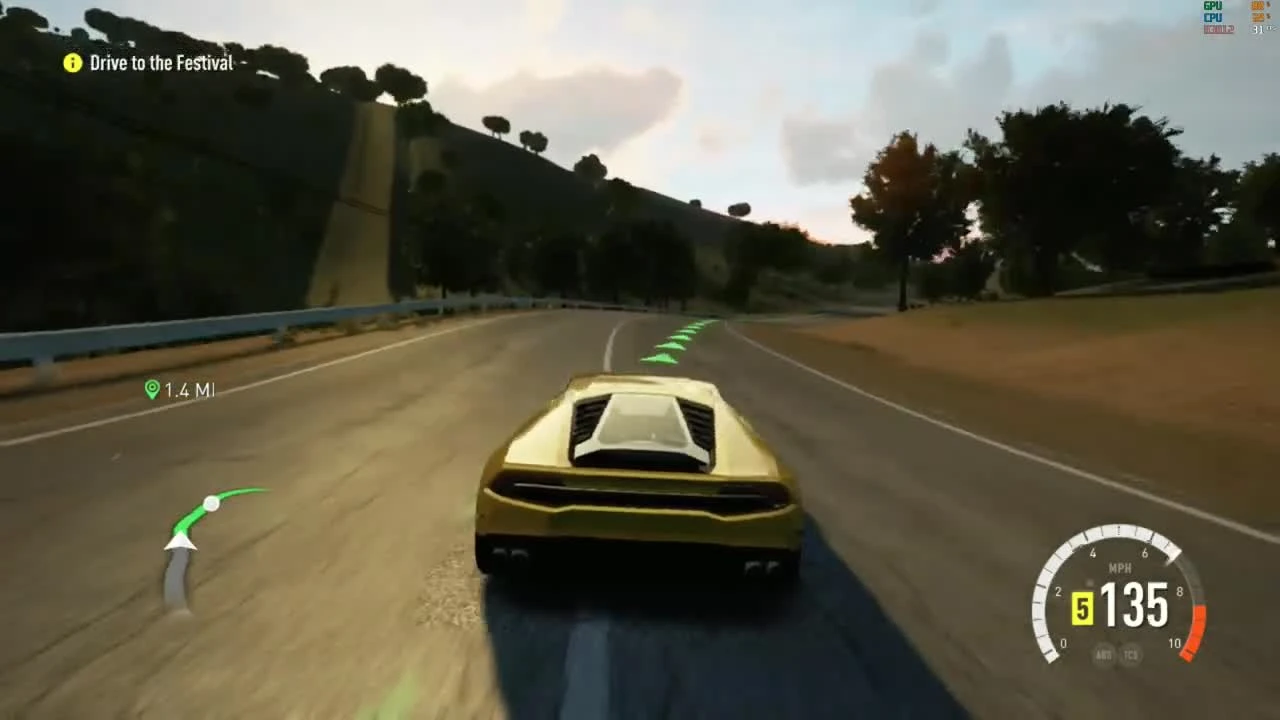Click the yellow gear 5 indicator badge
The width and height of the screenshot is (1280, 720).
tap(1082, 610)
